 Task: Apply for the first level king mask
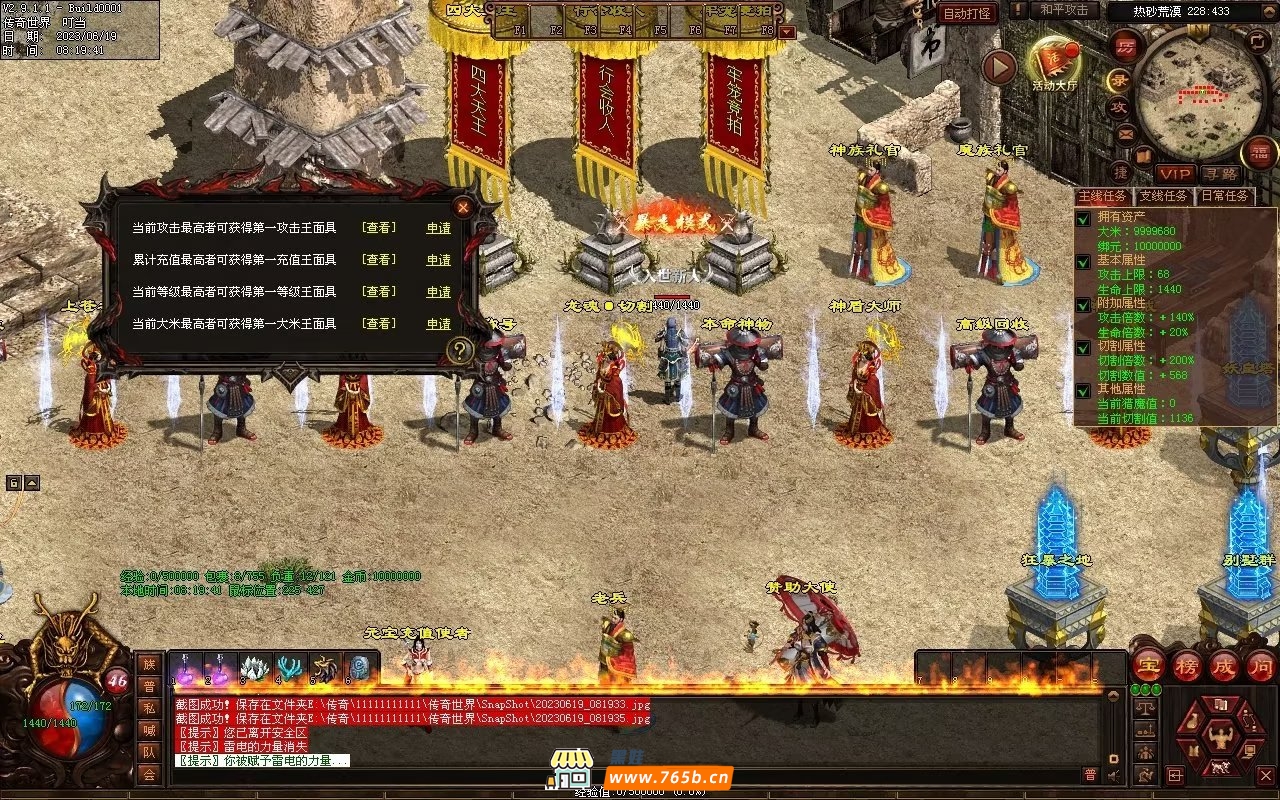[x=438, y=292]
